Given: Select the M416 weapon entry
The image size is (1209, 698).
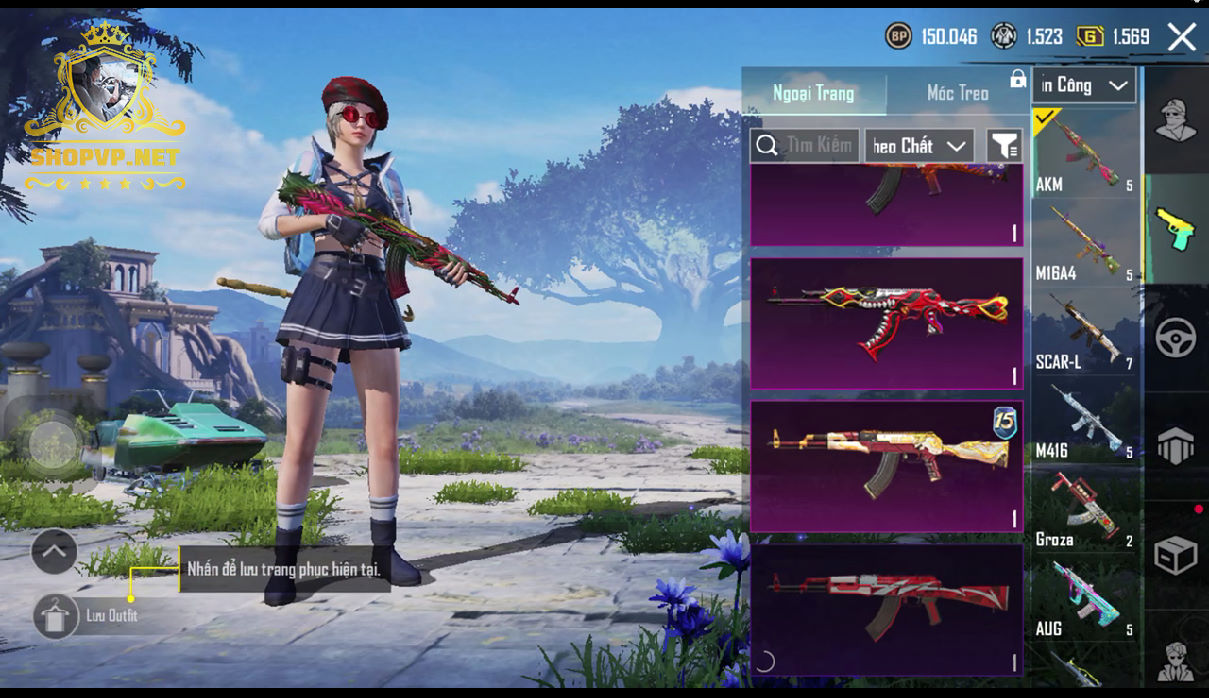Looking at the screenshot, I should 1084,420.
